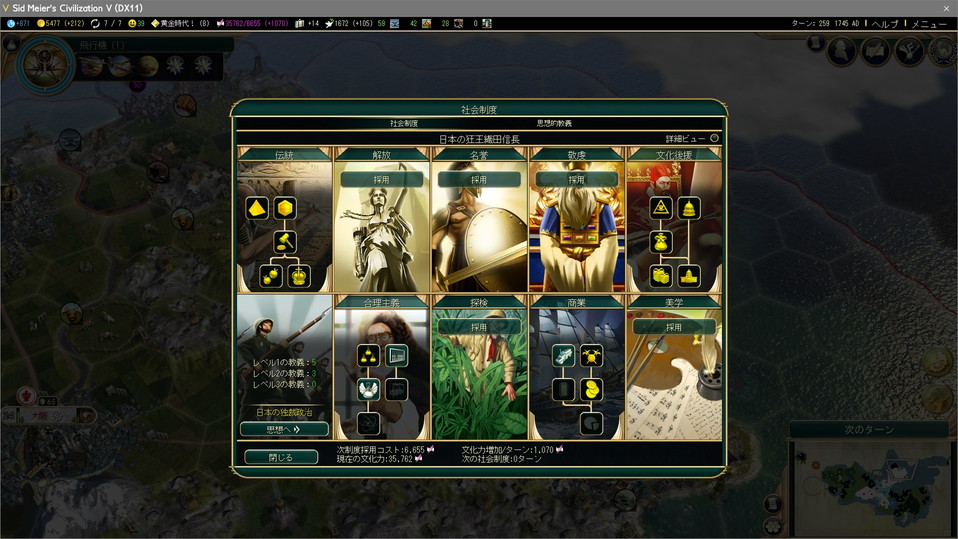Open the メニュー game menu

tap(929, 23)
